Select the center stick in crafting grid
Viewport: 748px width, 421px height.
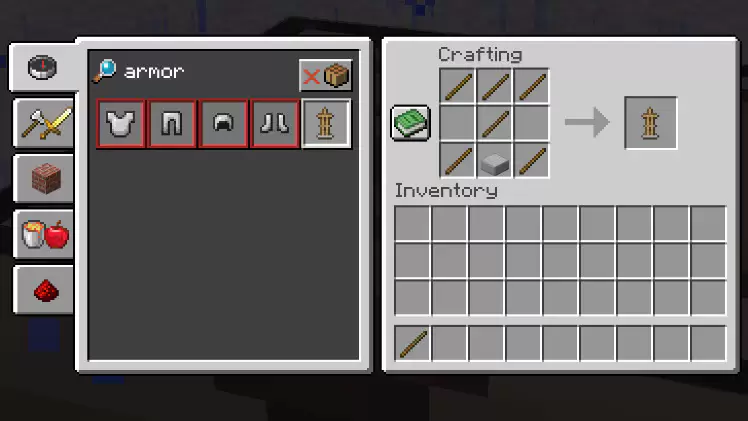(494, 123)
